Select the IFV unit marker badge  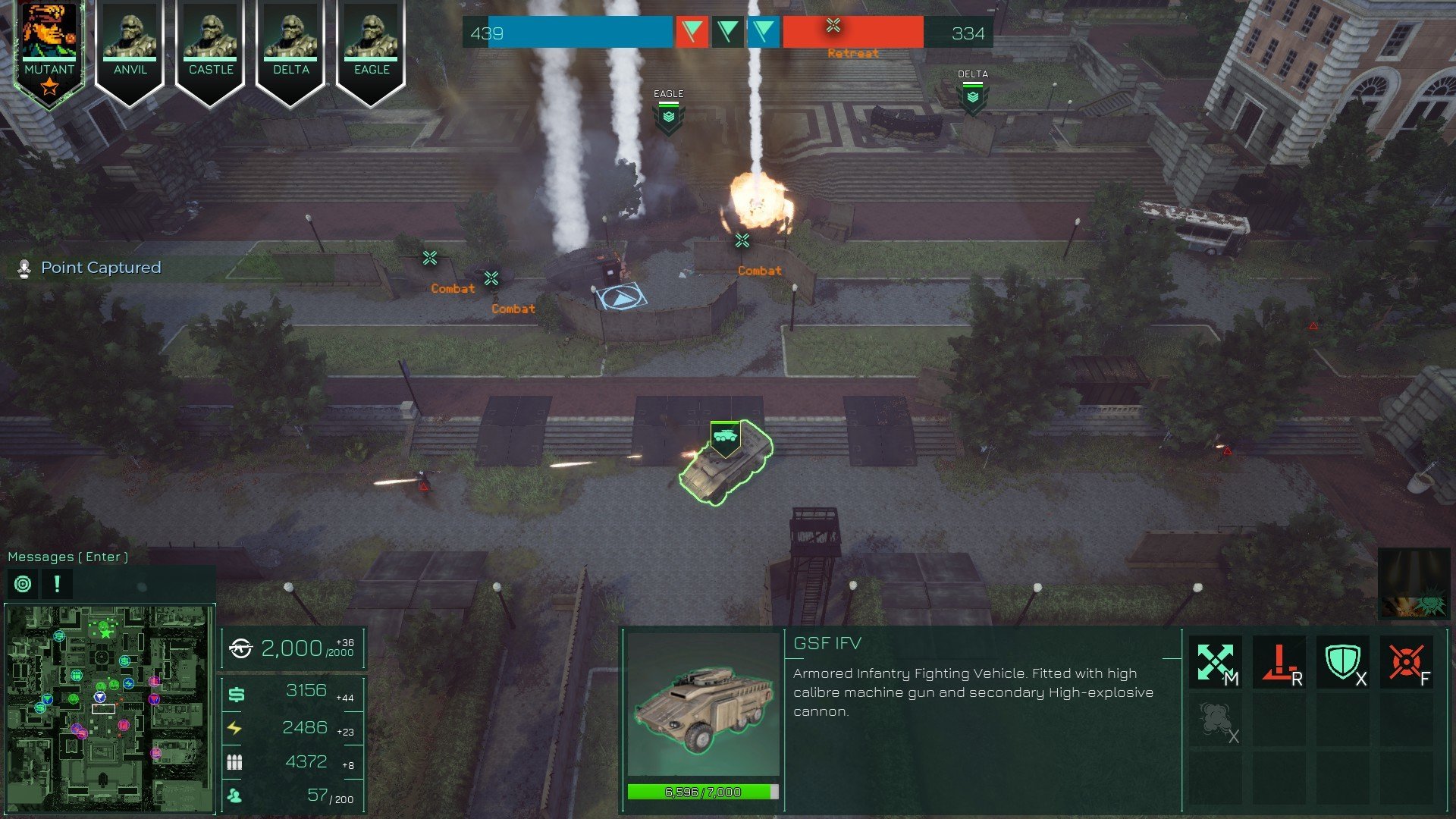pos(725,438)
